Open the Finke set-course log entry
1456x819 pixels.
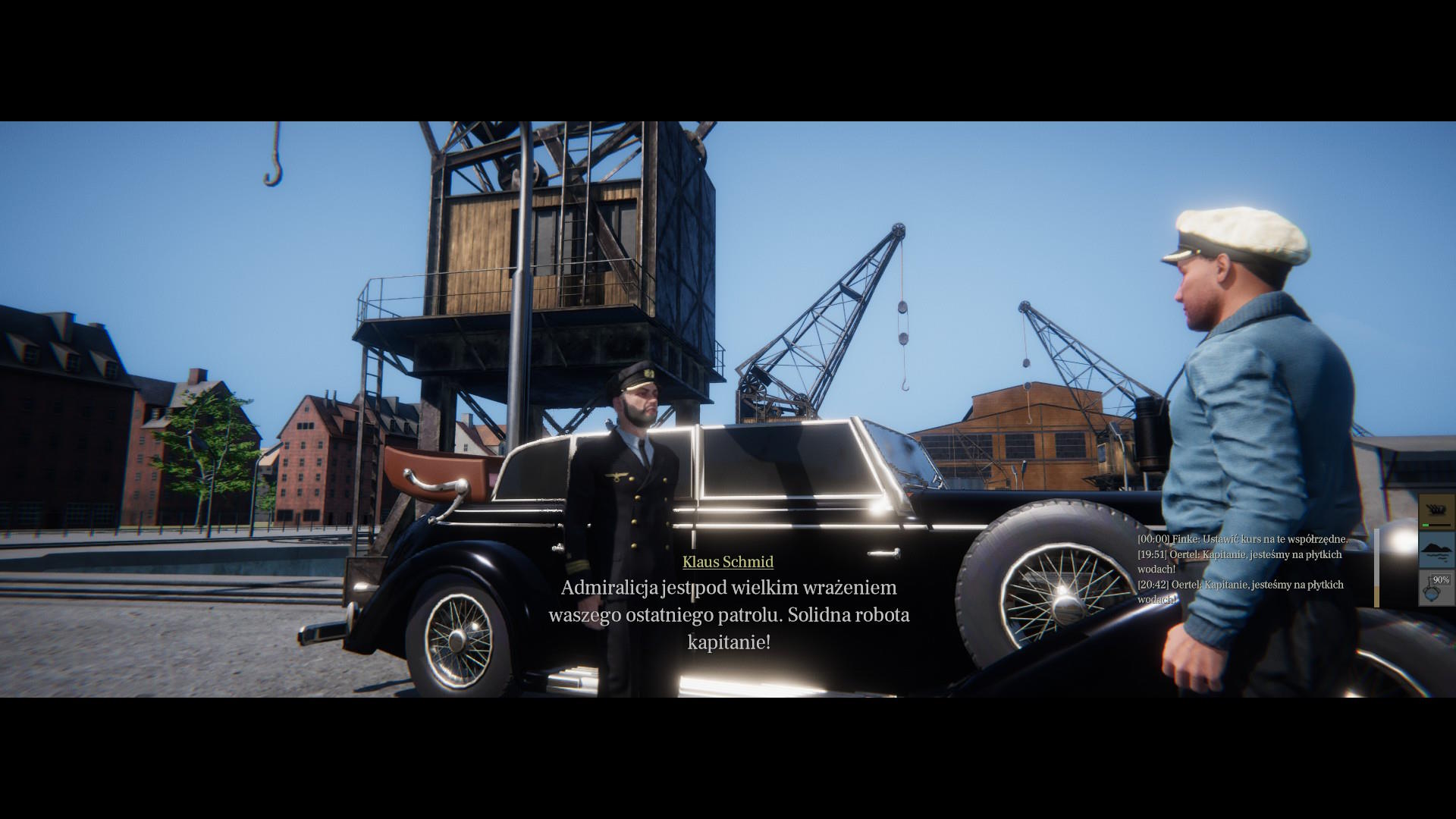[x=1242, y=539]
